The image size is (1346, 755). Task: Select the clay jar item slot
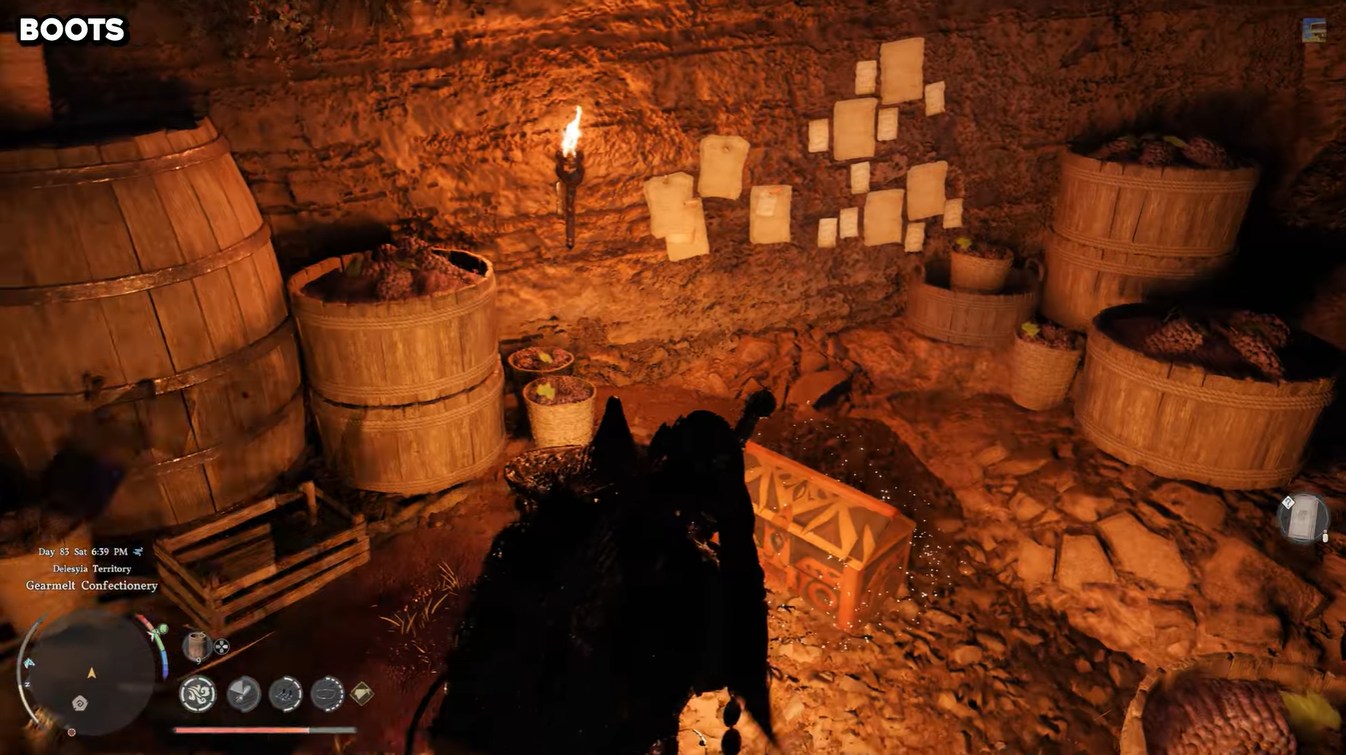click(197, 646)
